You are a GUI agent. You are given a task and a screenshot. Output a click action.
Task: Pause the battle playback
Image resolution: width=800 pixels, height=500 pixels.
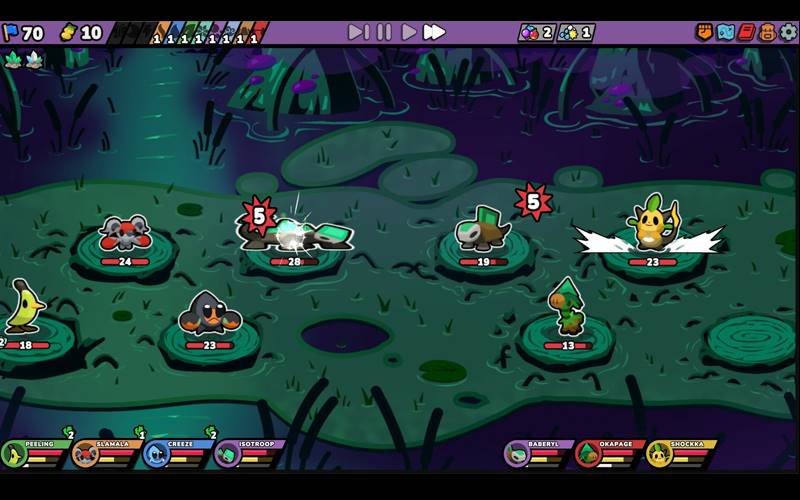pos(384,32)
